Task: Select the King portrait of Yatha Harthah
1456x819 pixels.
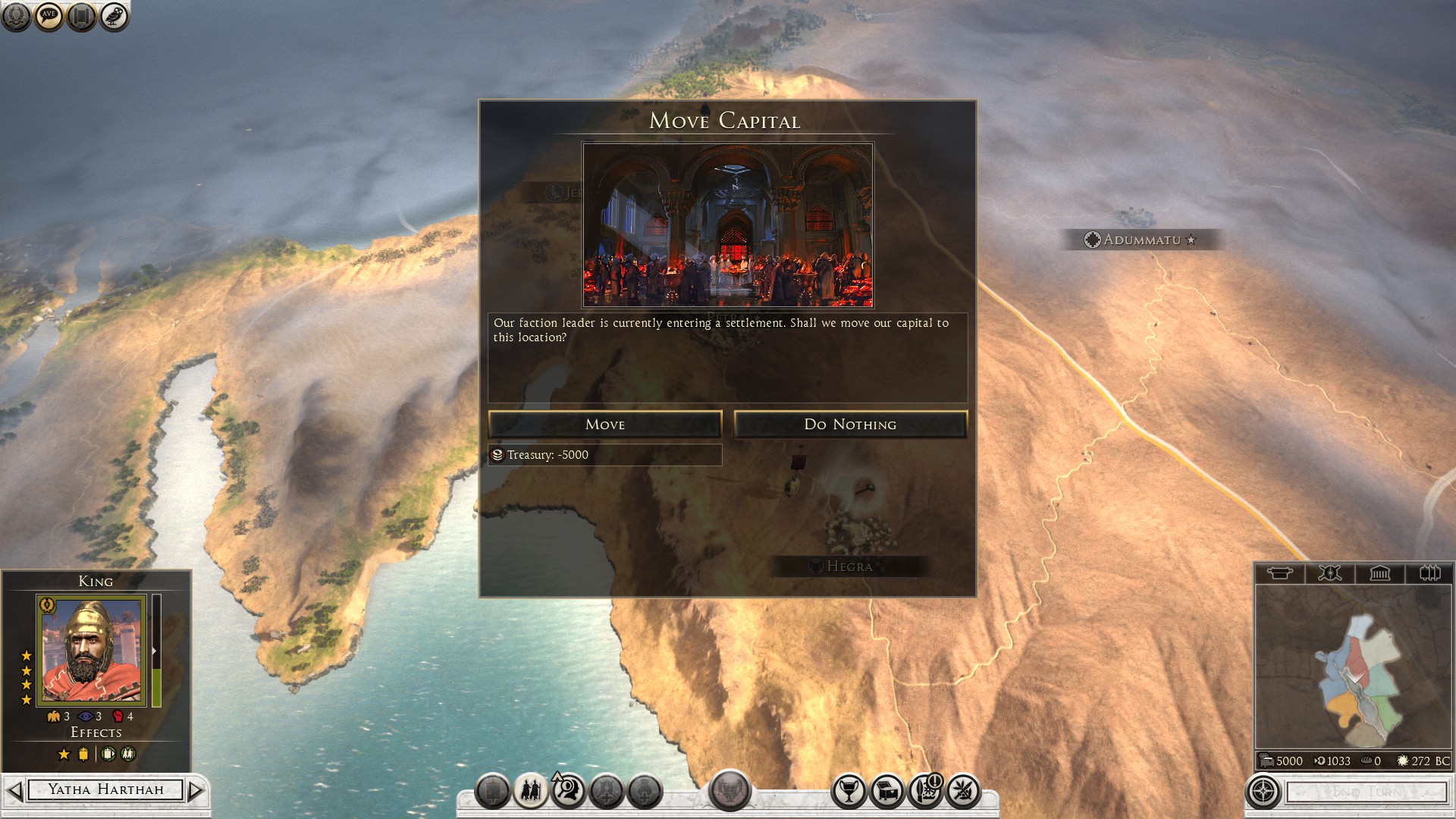Action: pyautogui.click(x=91, y=650)
